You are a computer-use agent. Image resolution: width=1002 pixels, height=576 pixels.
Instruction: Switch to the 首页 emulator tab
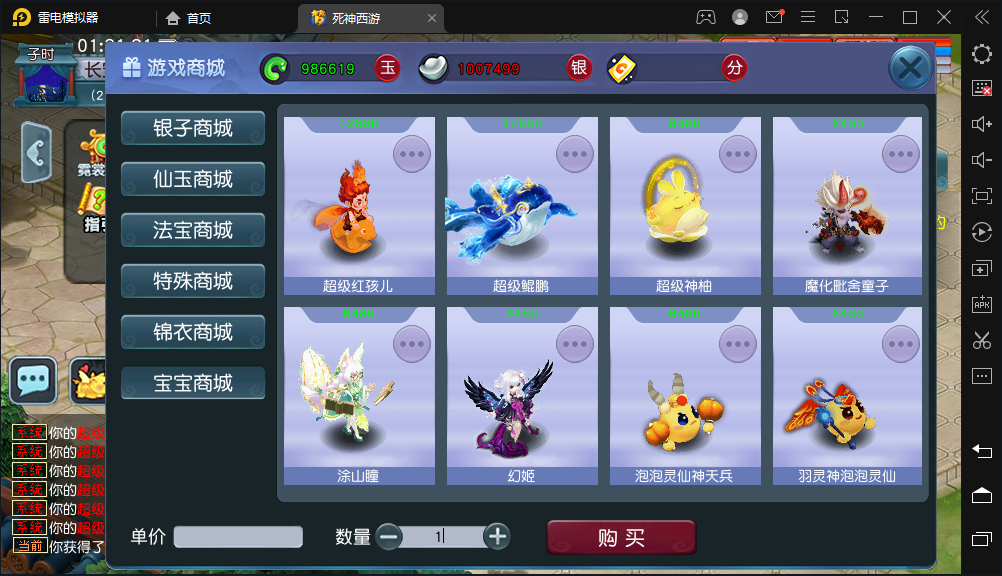click(189, 17)
